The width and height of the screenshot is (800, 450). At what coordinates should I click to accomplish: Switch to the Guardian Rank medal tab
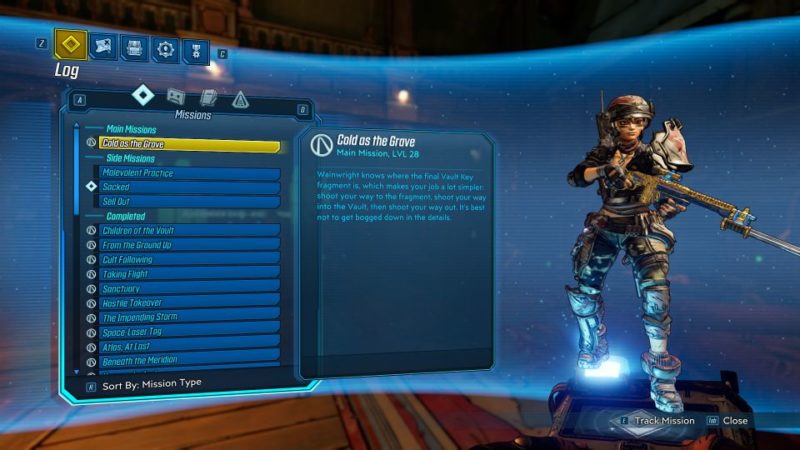(x=195, y=49)
